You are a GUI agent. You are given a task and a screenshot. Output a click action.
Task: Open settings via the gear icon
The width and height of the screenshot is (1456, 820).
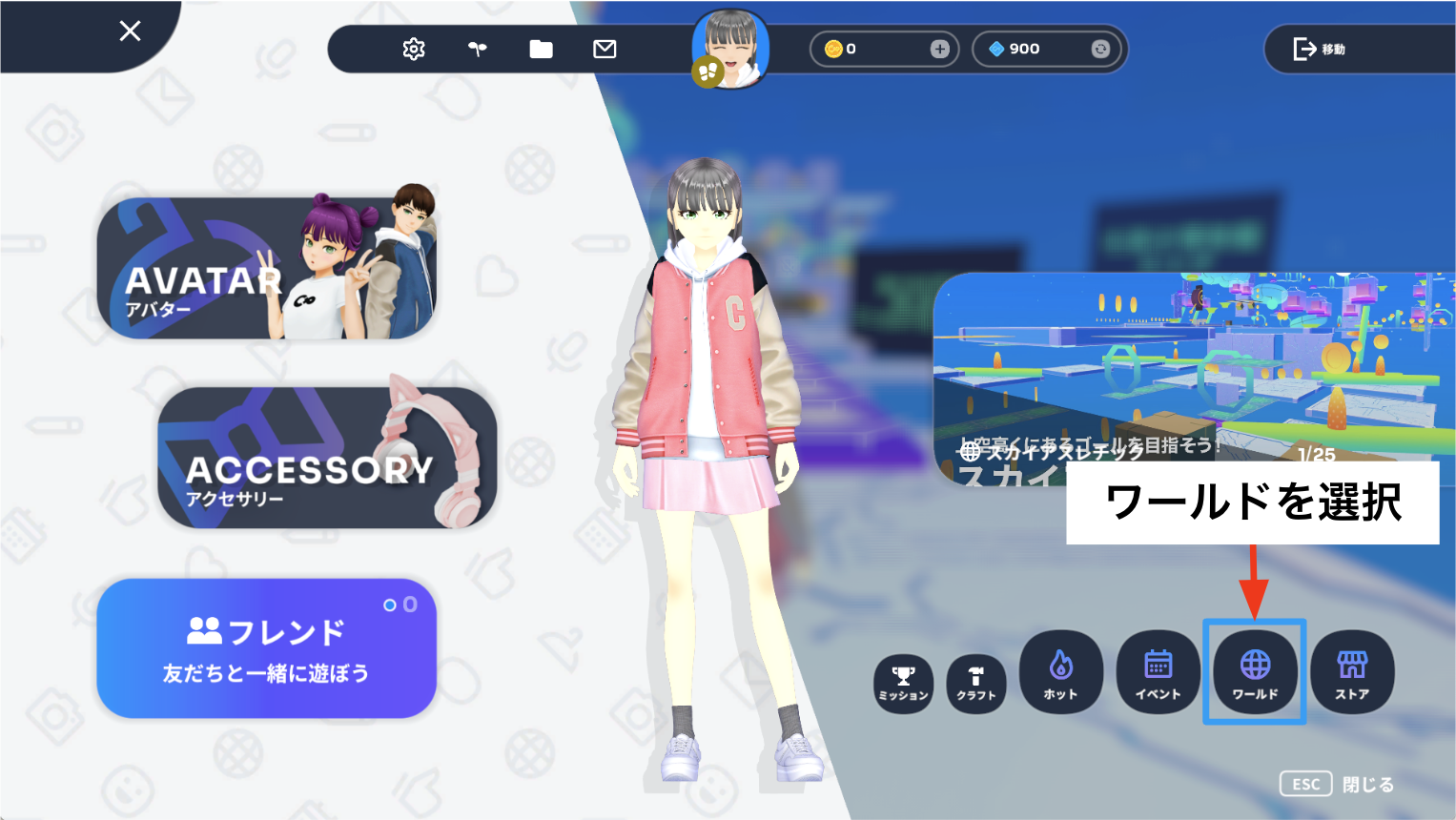click(414, 49)
